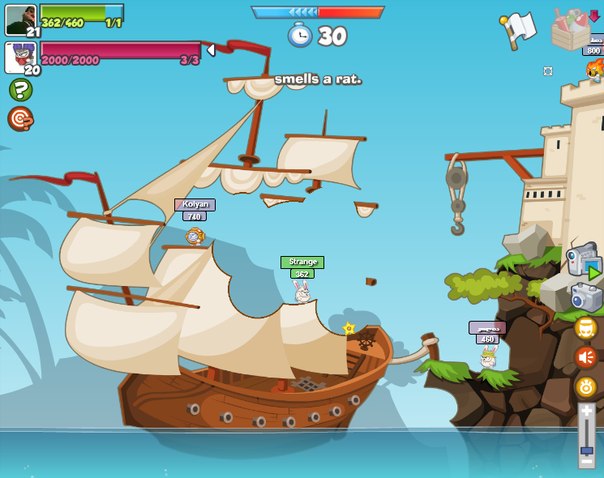Click the yellow sun-shaped round button
Image resolution: width=604 pixels, height=478 pixels.
click(586, 387)
